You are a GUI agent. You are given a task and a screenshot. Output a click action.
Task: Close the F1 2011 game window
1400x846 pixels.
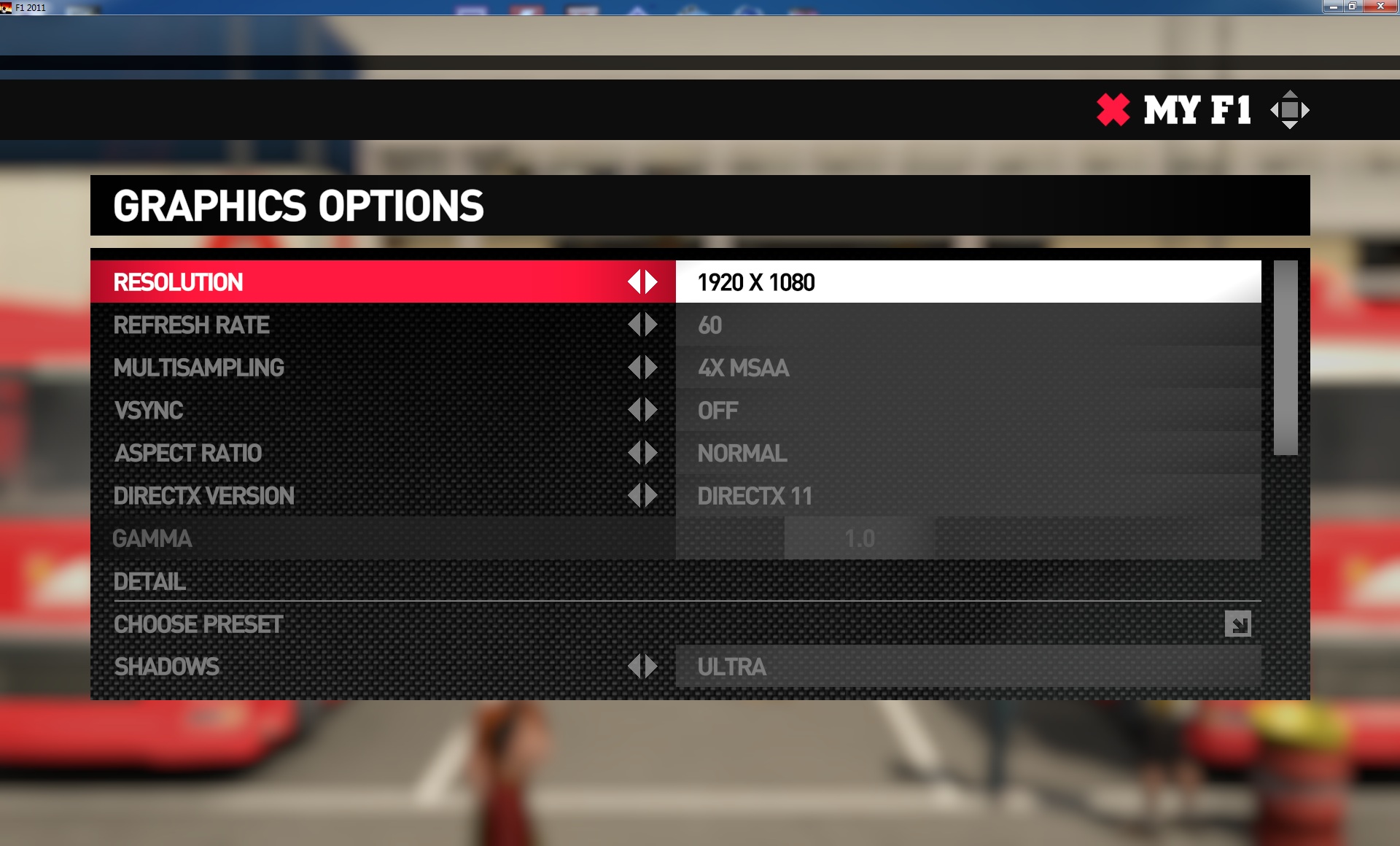coord(1380,7)
